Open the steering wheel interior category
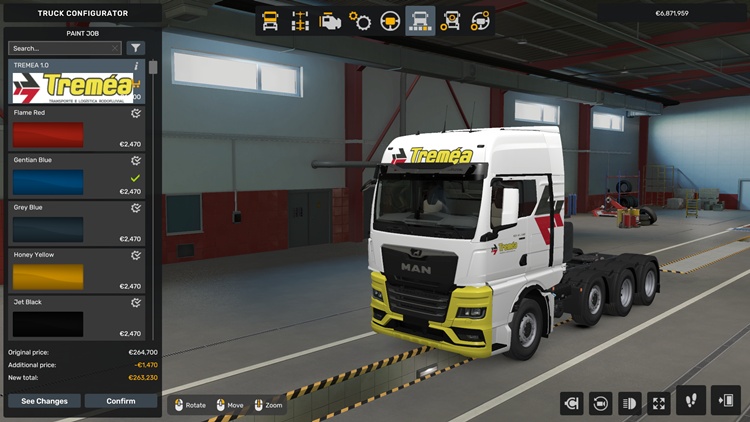The image size is (750, 422). pos(390,20)
